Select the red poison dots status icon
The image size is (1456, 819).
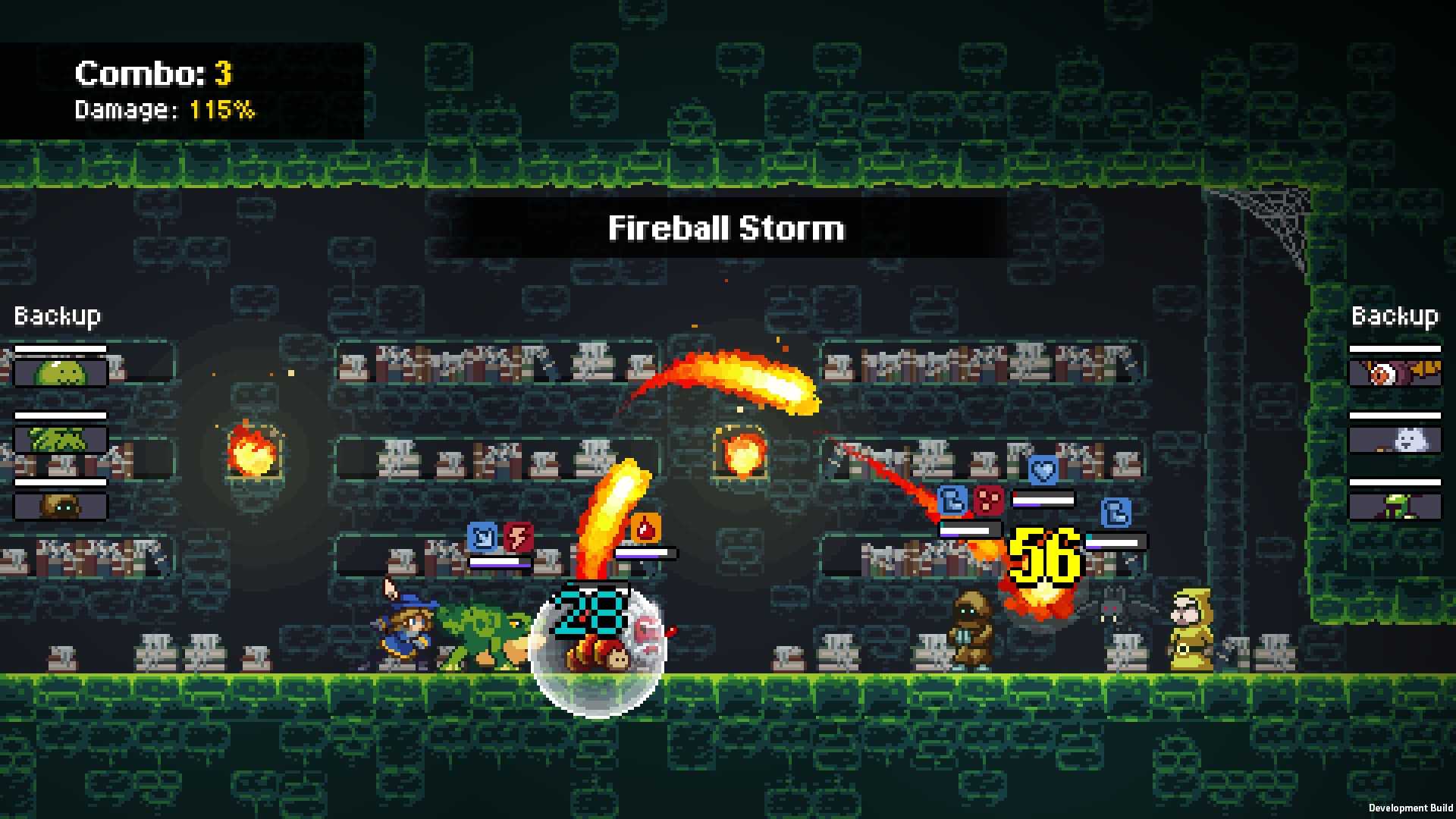(x=989, y=502)
